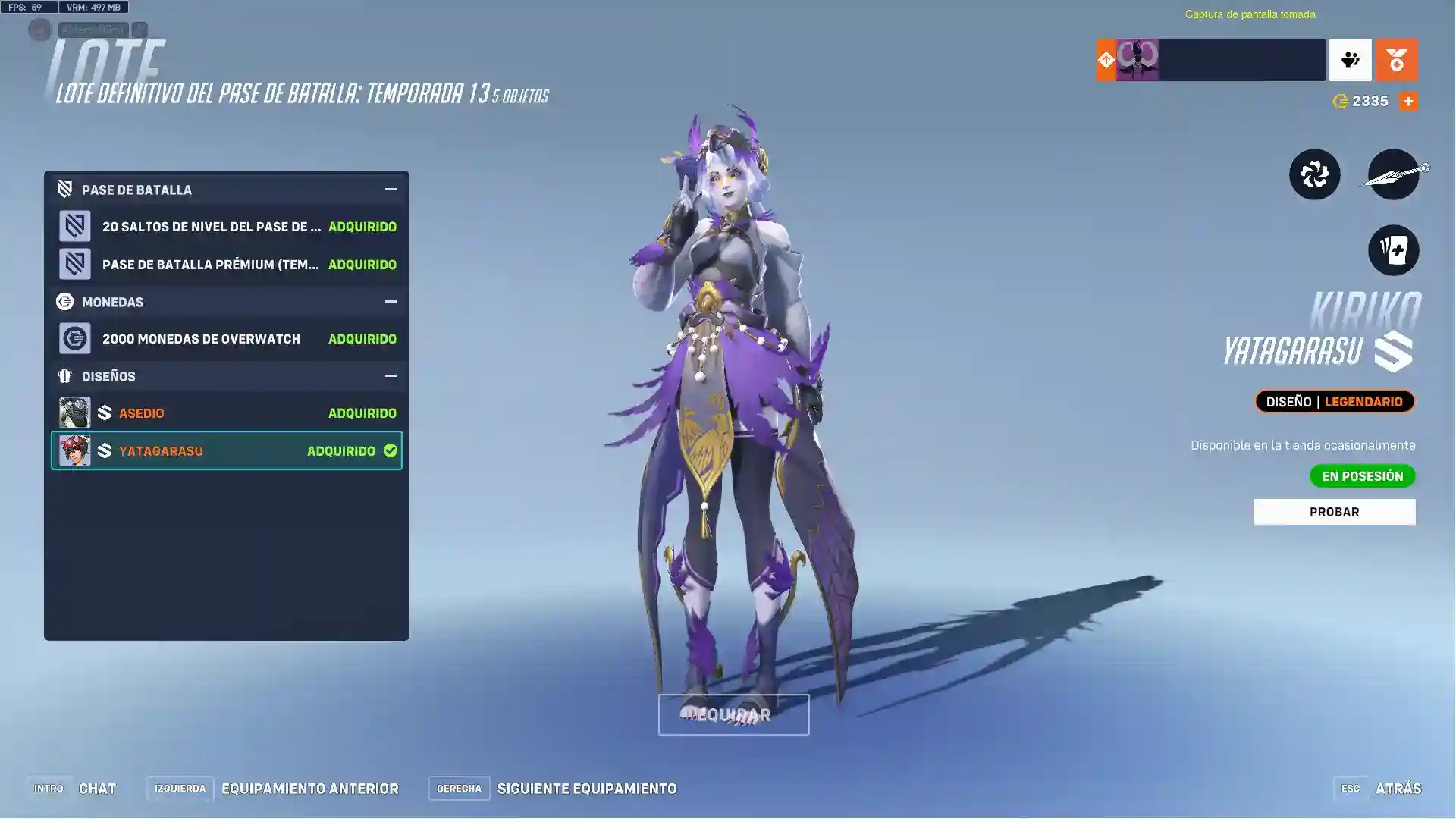
Task: Open the challenges medal icon
Action: (x=1397, y=60)
